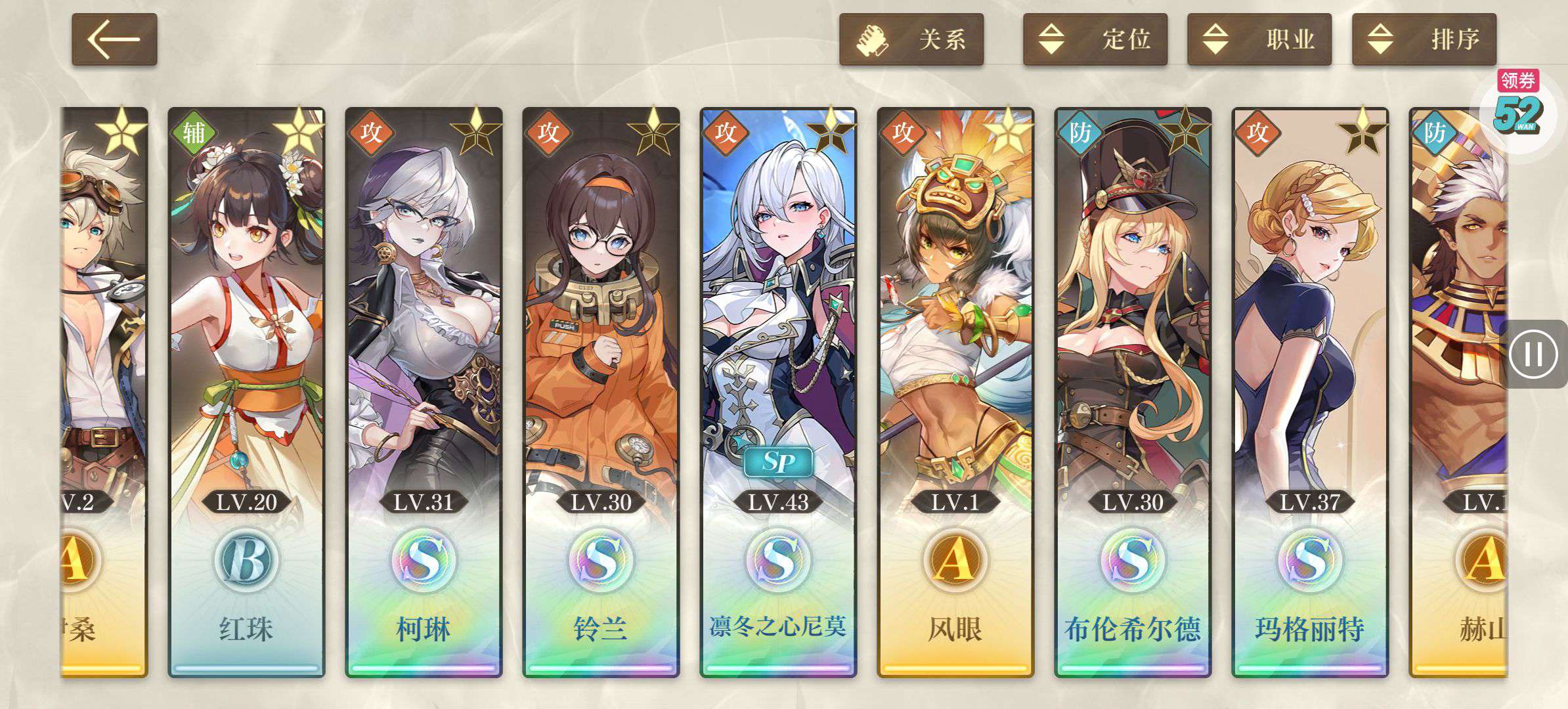Choose the 铃兰 character card

(601, 392)
